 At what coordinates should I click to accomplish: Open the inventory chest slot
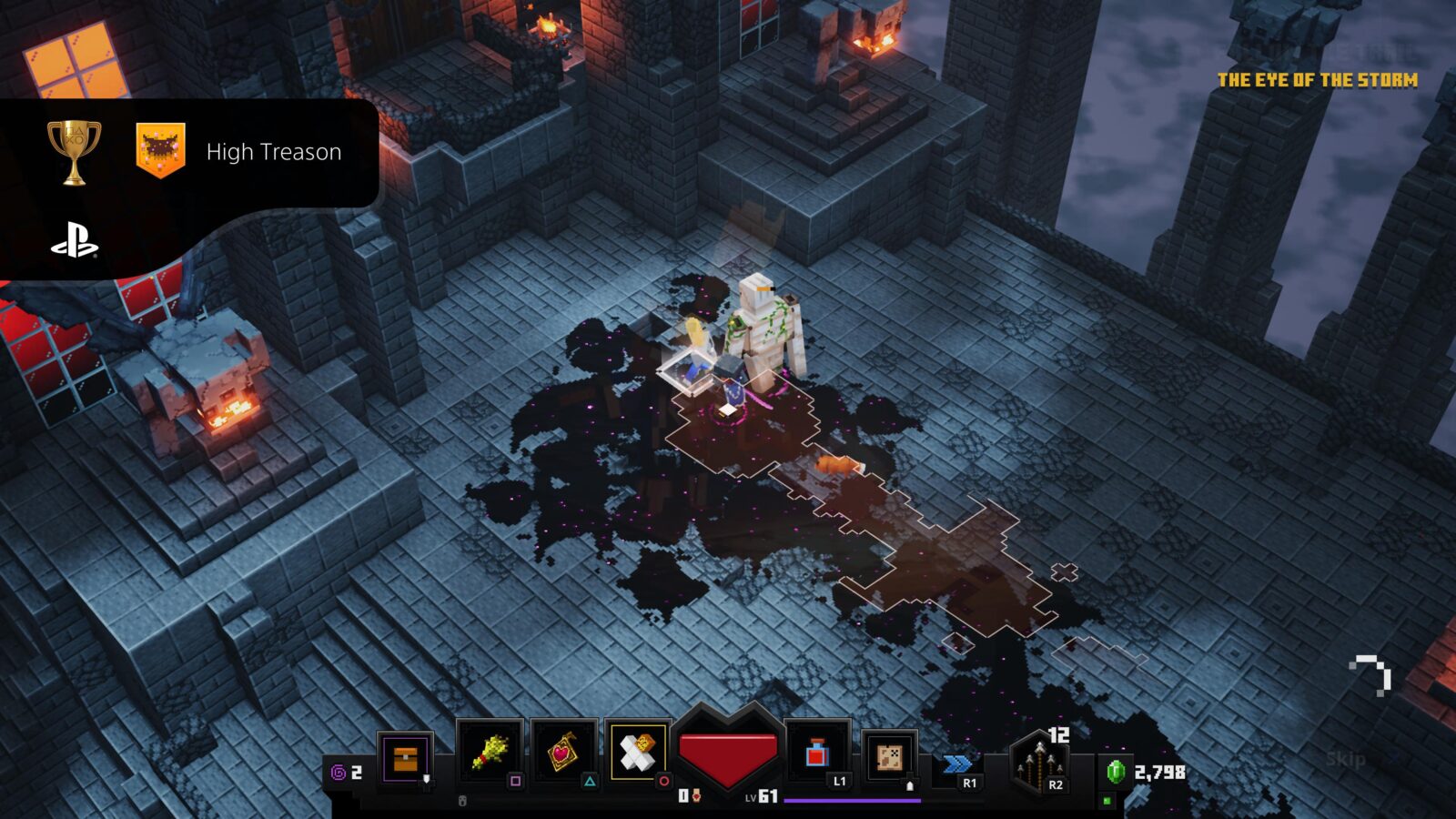click(405, 756)
